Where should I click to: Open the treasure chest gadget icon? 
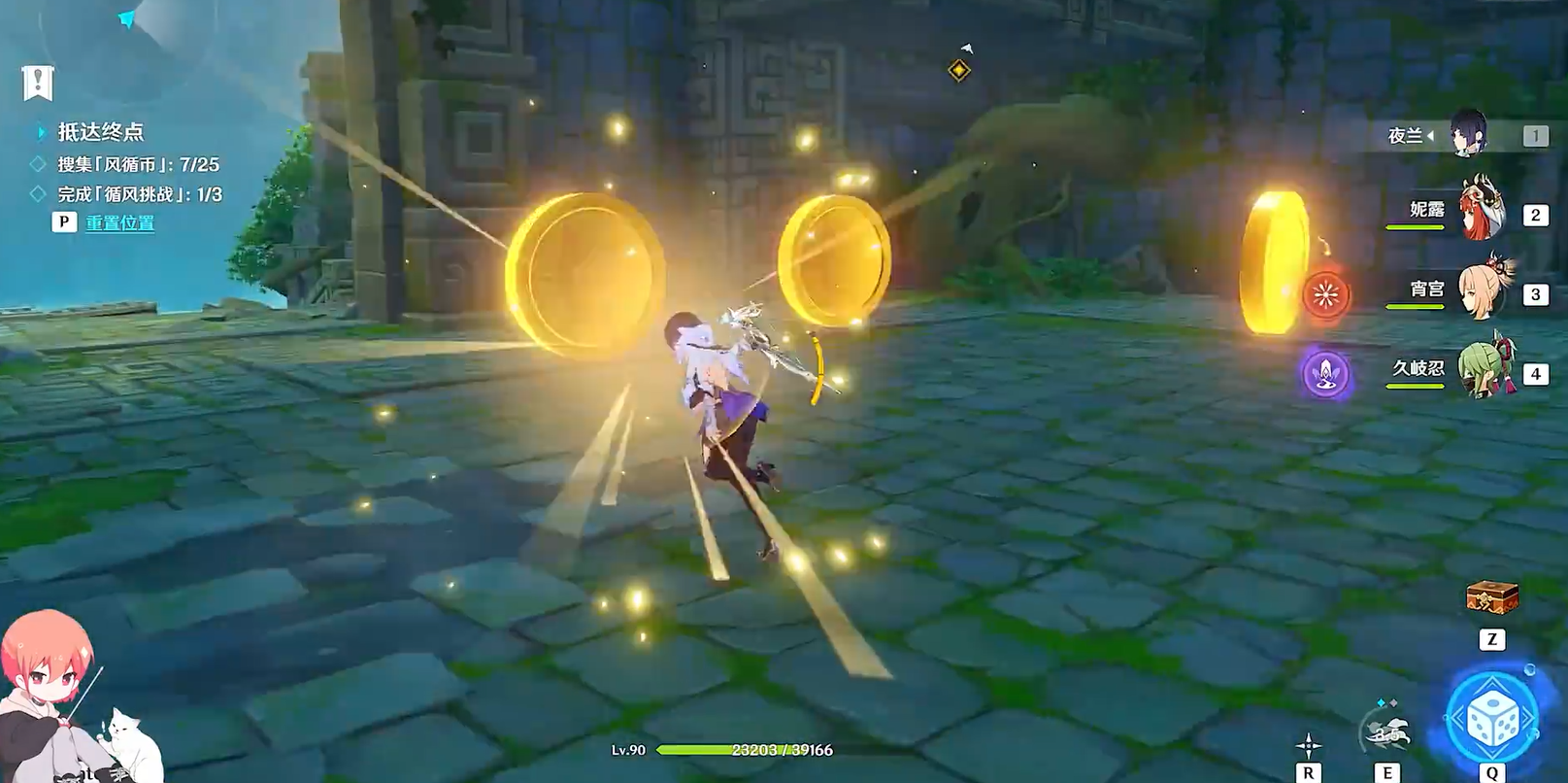tap(1491, 598)
